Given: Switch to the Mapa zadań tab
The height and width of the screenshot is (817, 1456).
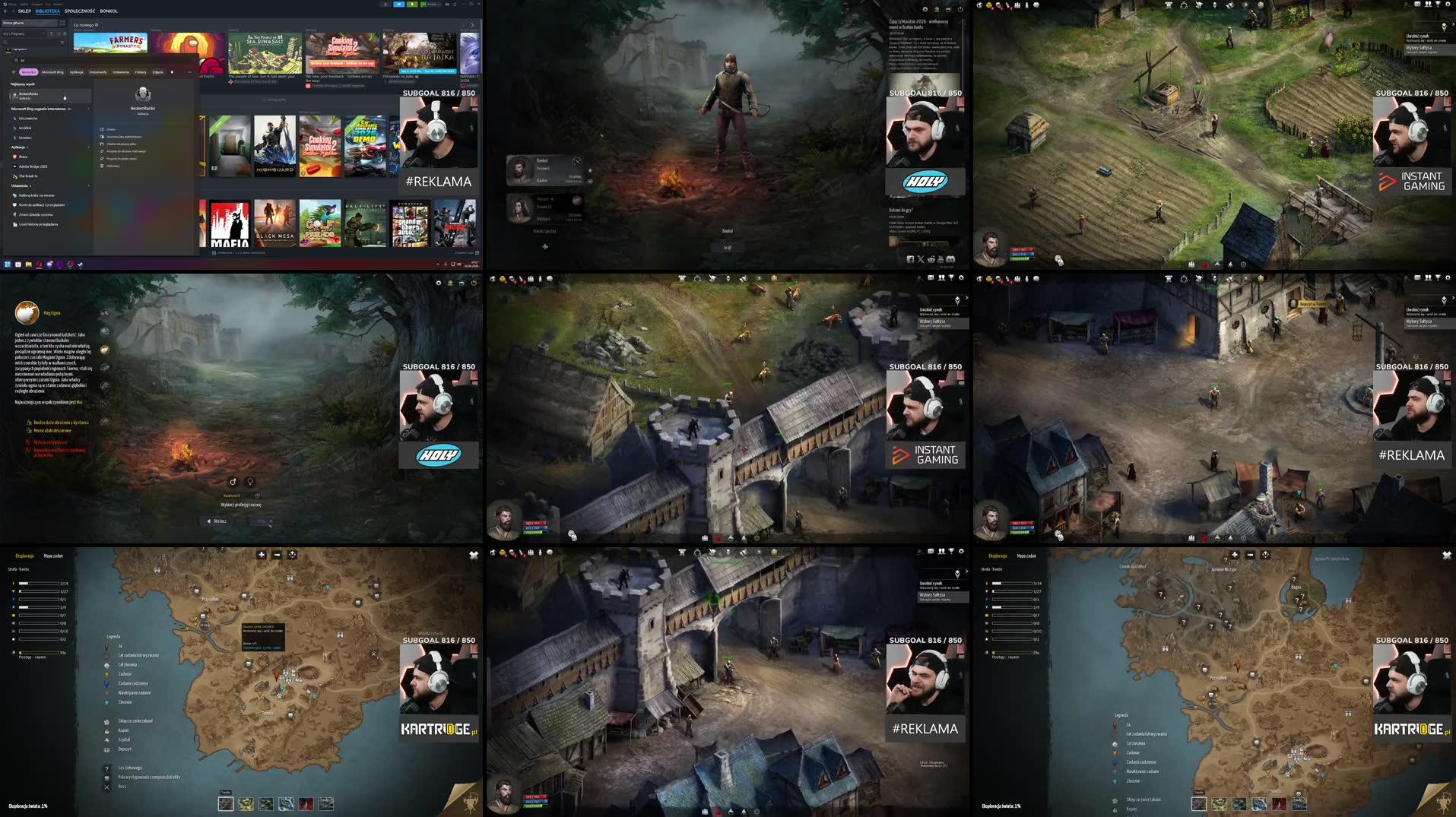Looking at the screenshot, I should [x=55, y=556].
